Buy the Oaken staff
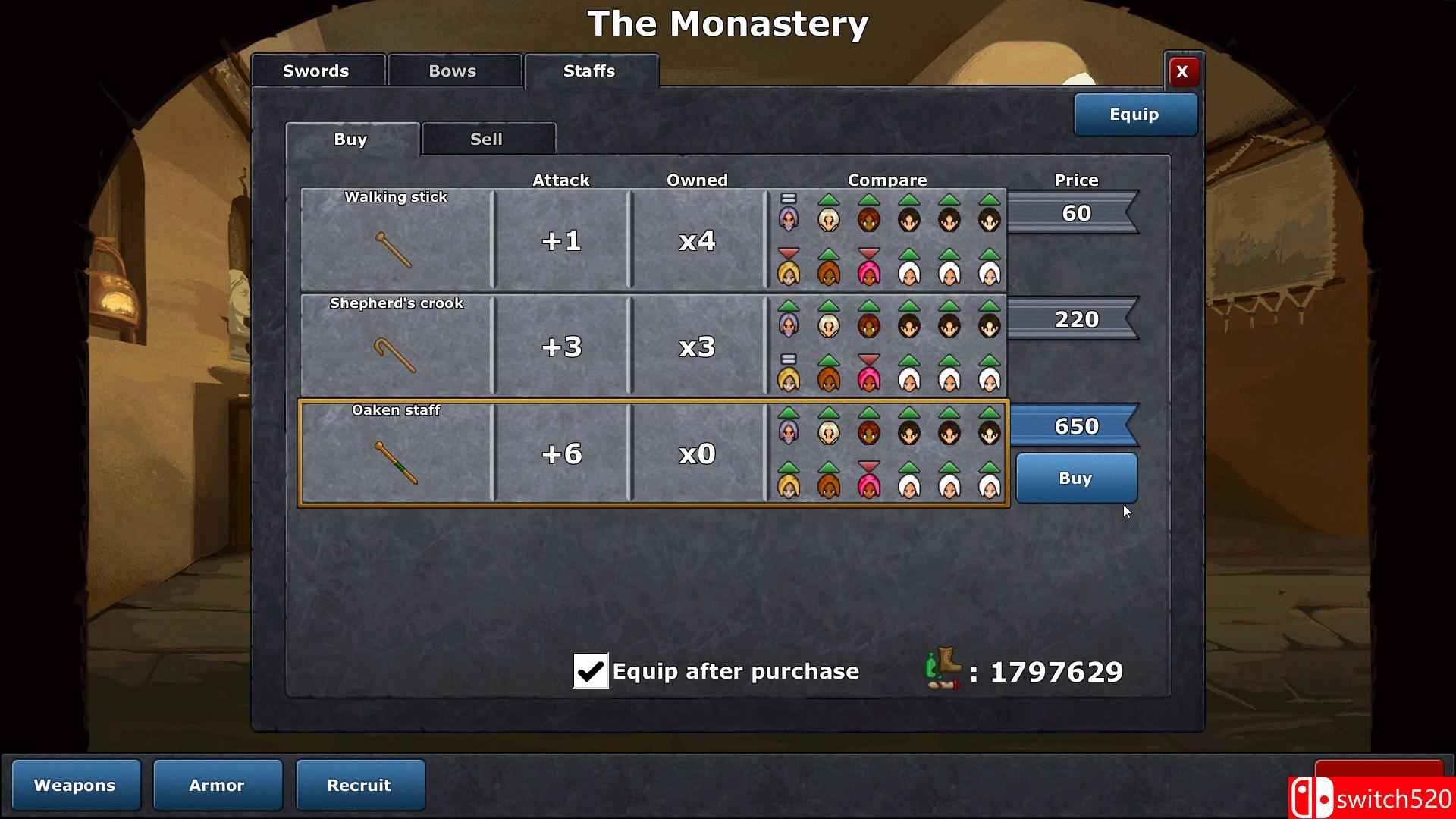This screenshot has height=819, width=1456. tap(1075, 479)
